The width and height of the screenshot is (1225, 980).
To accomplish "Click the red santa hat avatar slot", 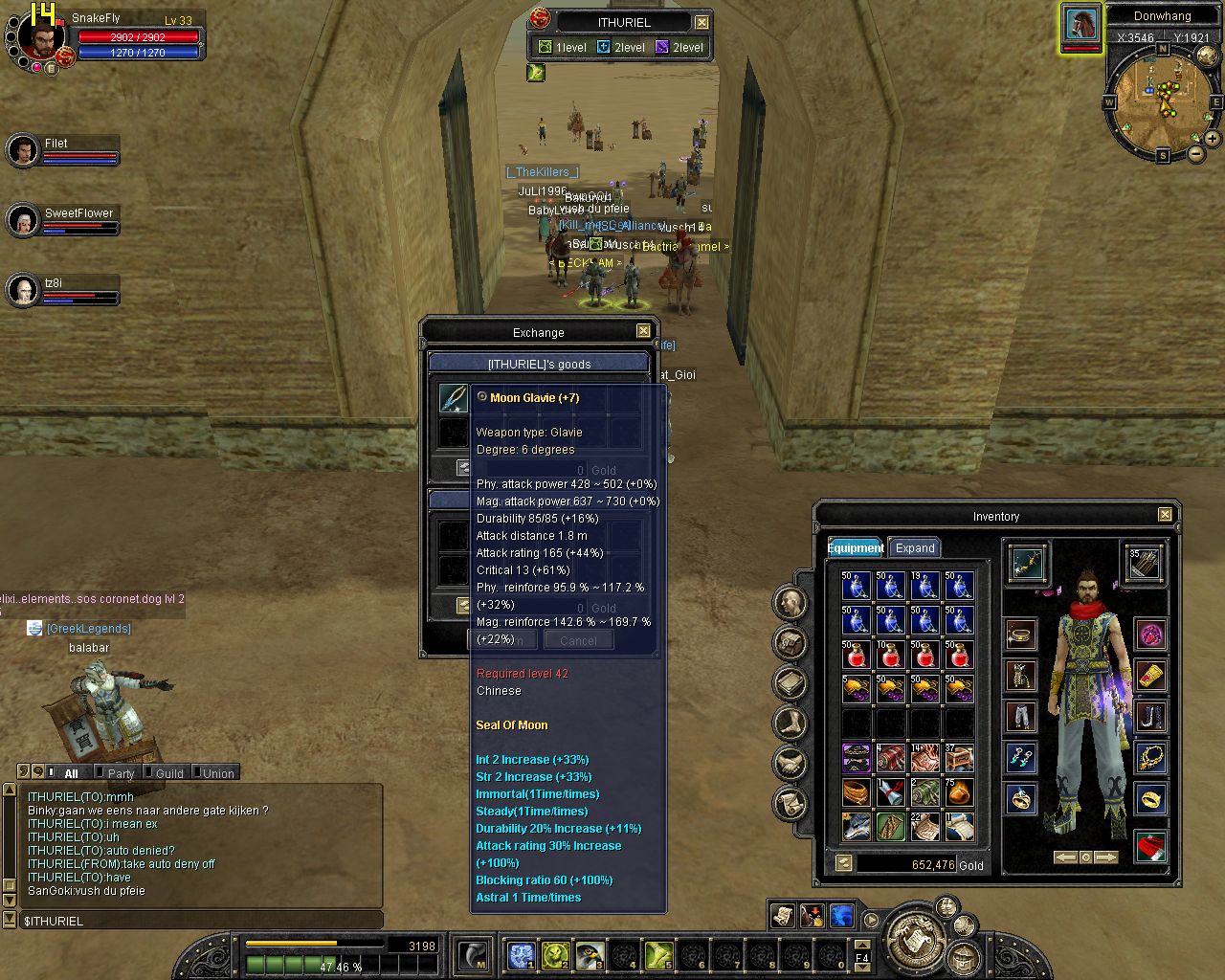I will (x=1150, y=846).
